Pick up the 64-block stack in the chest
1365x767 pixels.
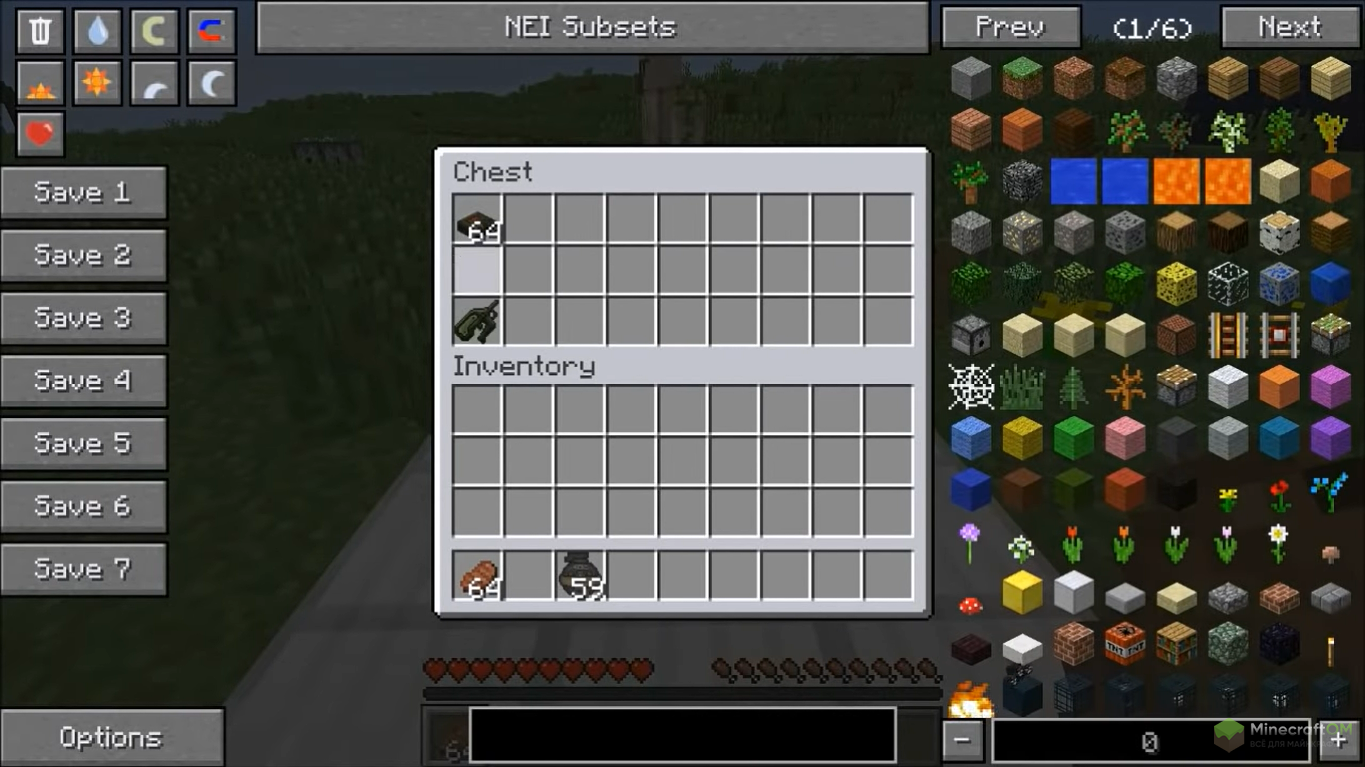click(478, 220)
